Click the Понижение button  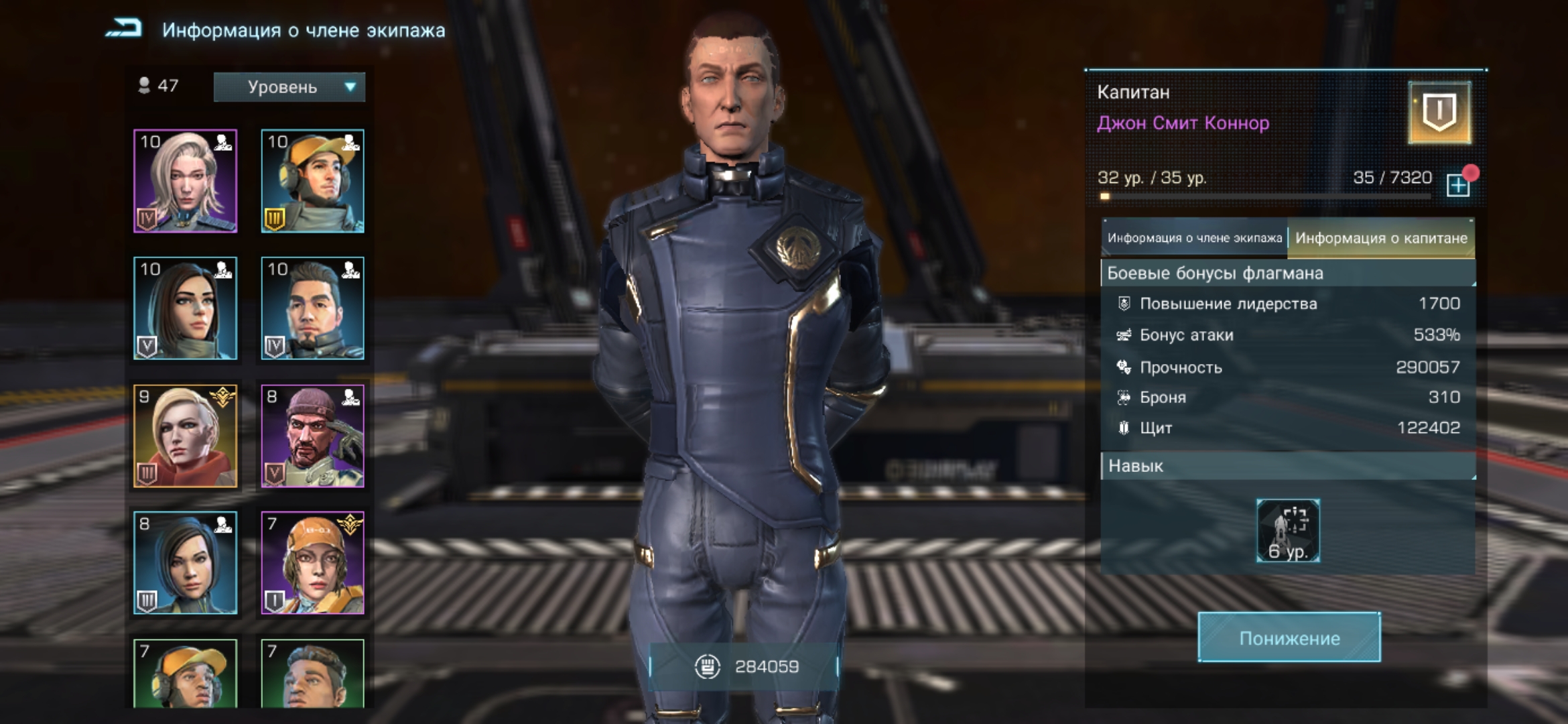(1289, 638)
